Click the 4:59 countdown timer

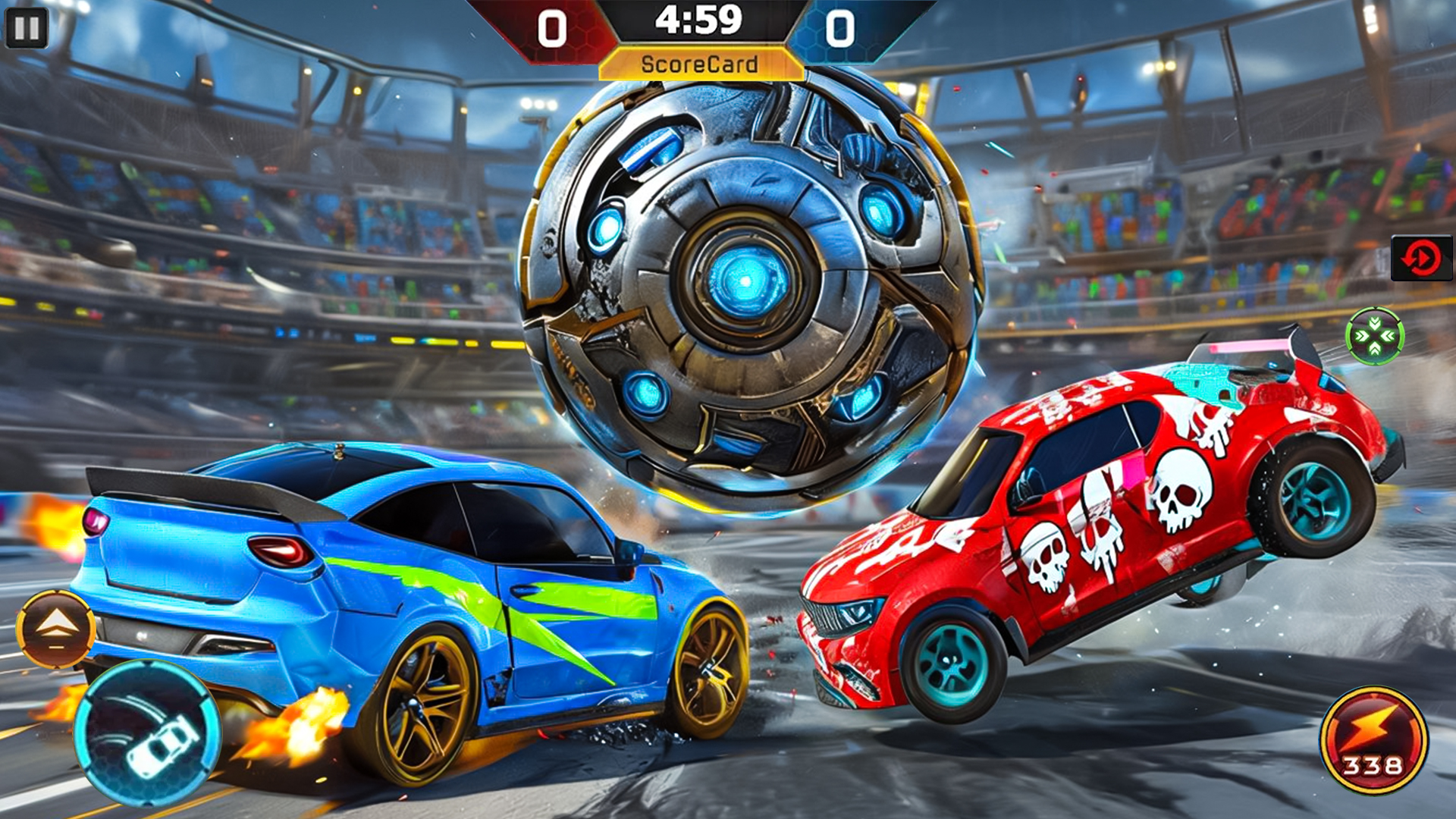click(699, 21)
